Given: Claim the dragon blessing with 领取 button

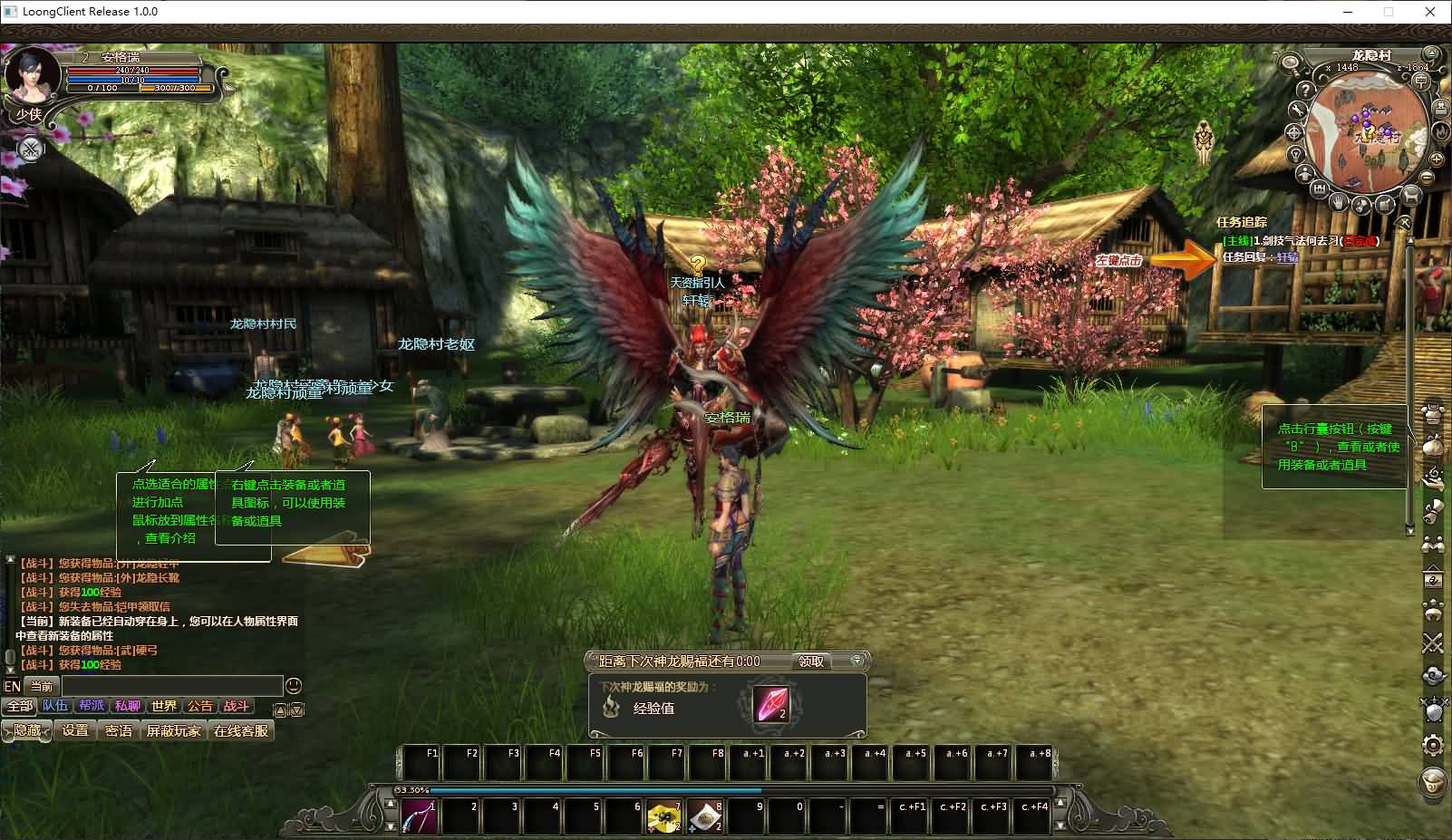Looking at the screenshot, I should 811,661.
